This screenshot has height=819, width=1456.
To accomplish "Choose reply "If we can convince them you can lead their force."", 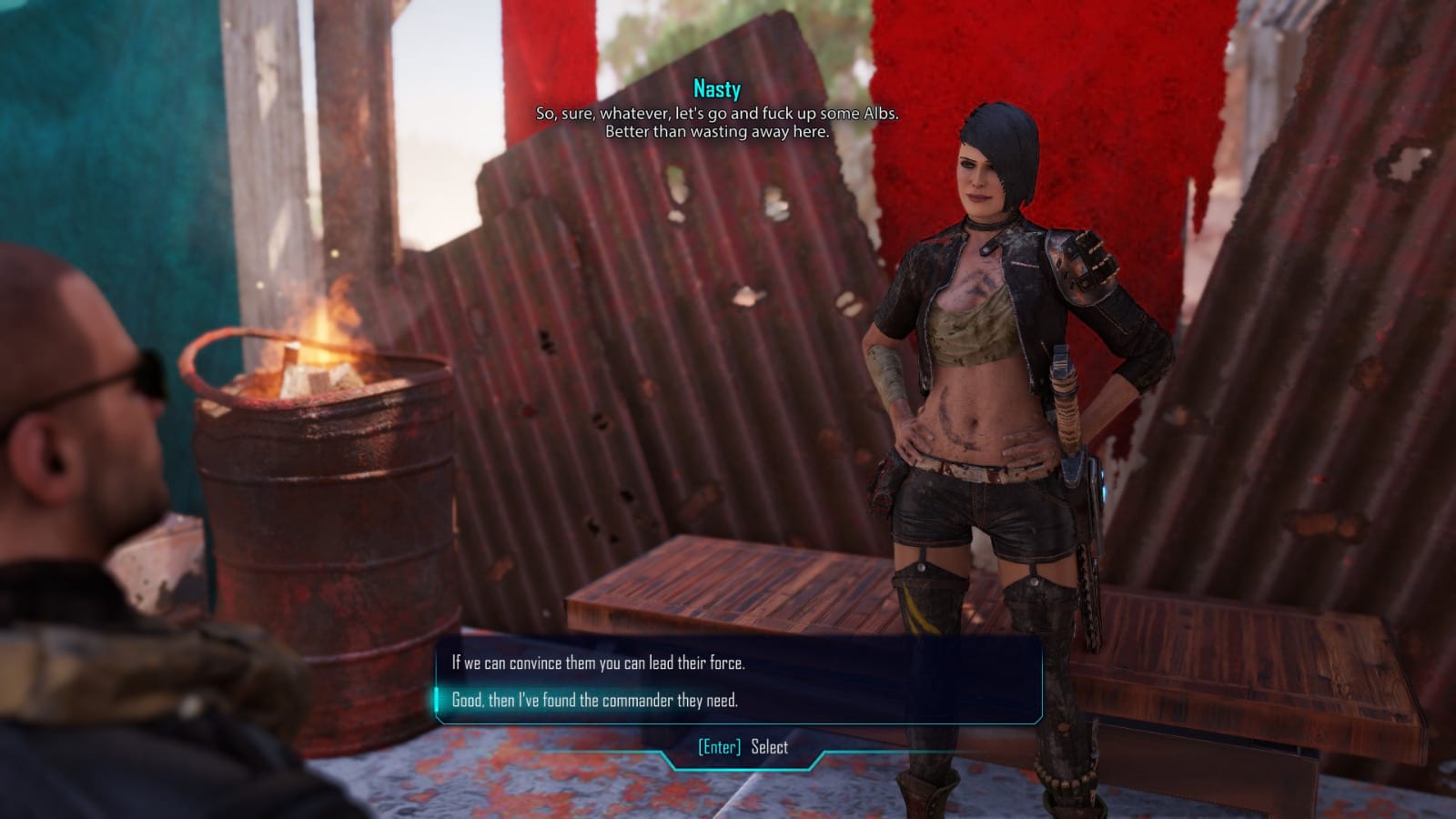I will (598, 662).
